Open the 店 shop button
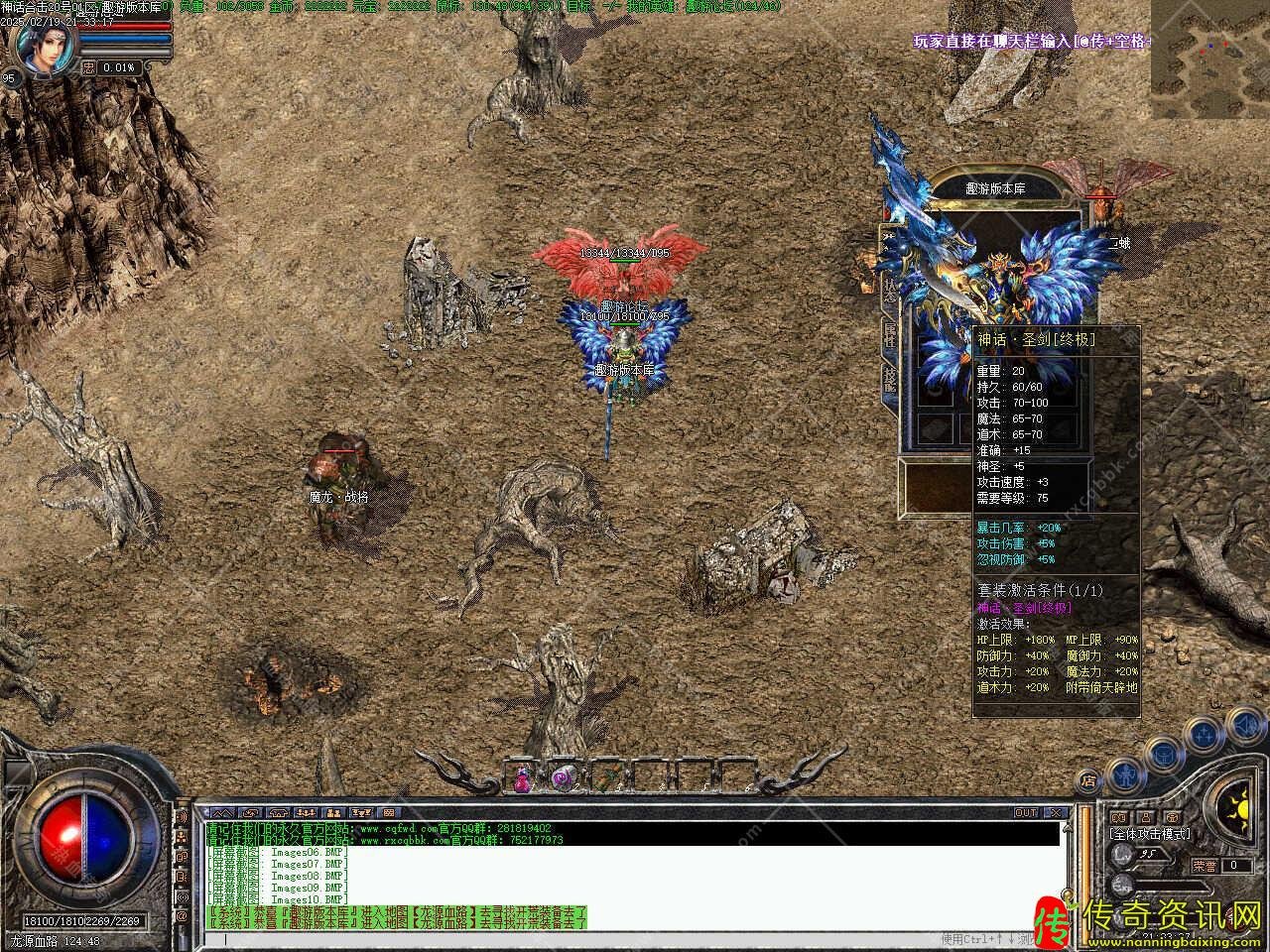Screen dimensions: 1270x952 click(1089, 781)
